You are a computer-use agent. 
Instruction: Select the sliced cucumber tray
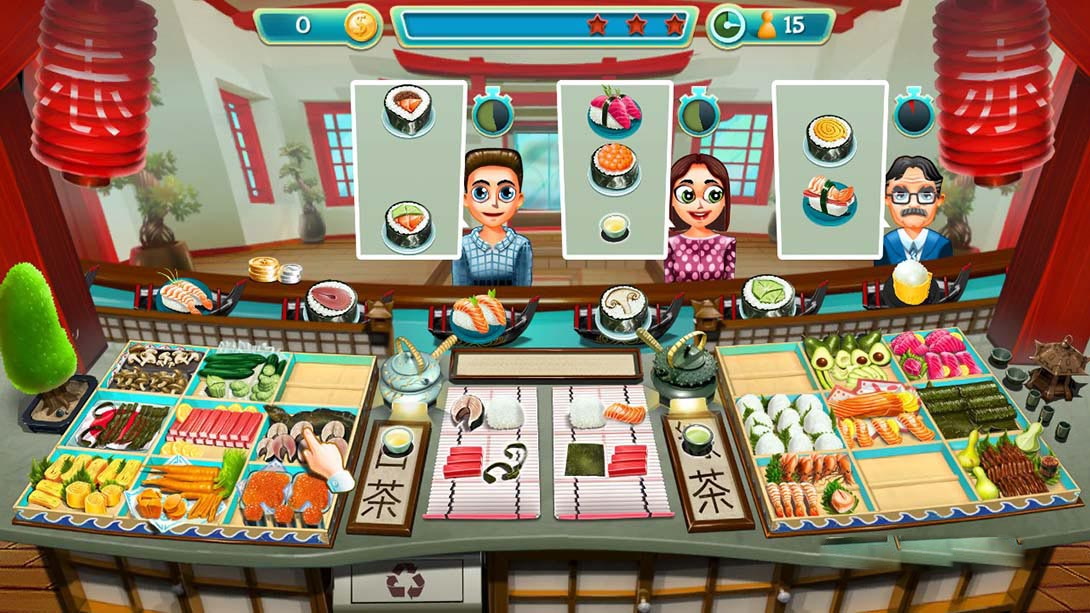coord(240,376)
